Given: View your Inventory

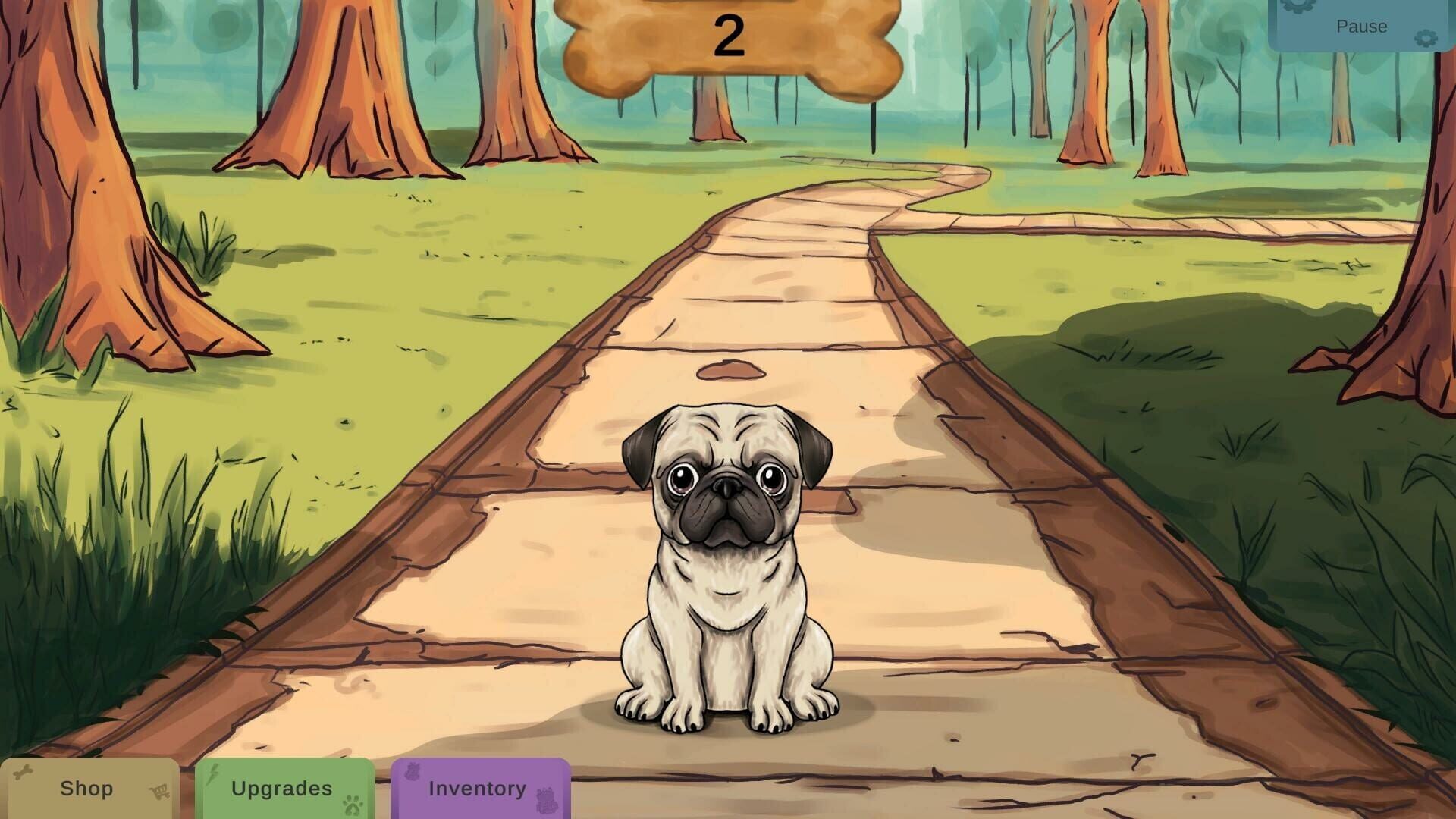Looking at the screenshot, I should [x=478, y=789].
